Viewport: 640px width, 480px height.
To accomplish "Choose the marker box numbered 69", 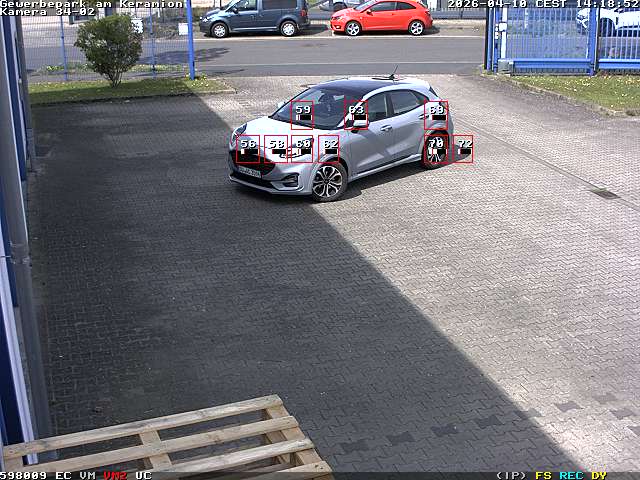I will pos(436,114).
